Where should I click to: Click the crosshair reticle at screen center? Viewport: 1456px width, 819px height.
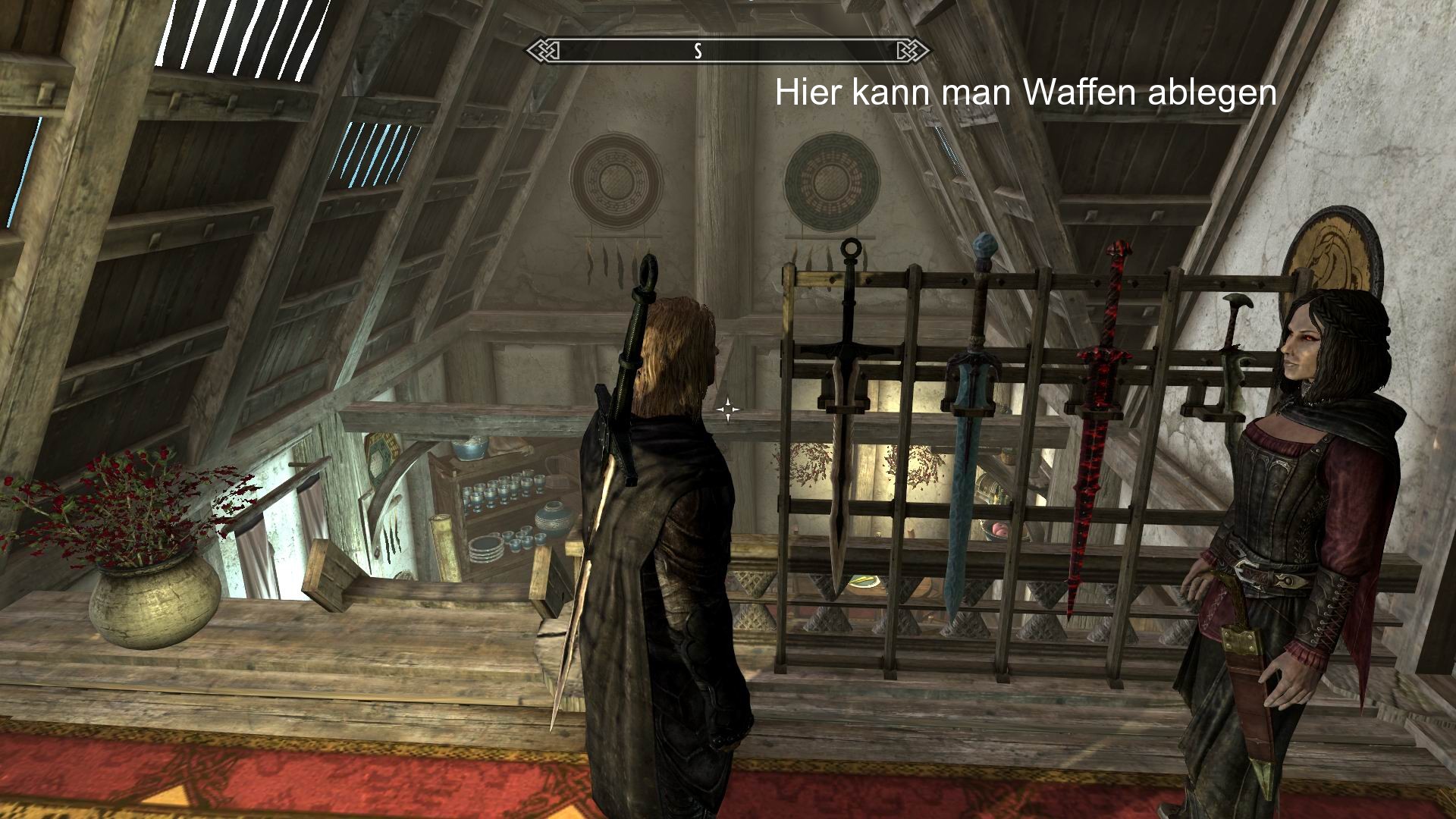click(730, 409)
